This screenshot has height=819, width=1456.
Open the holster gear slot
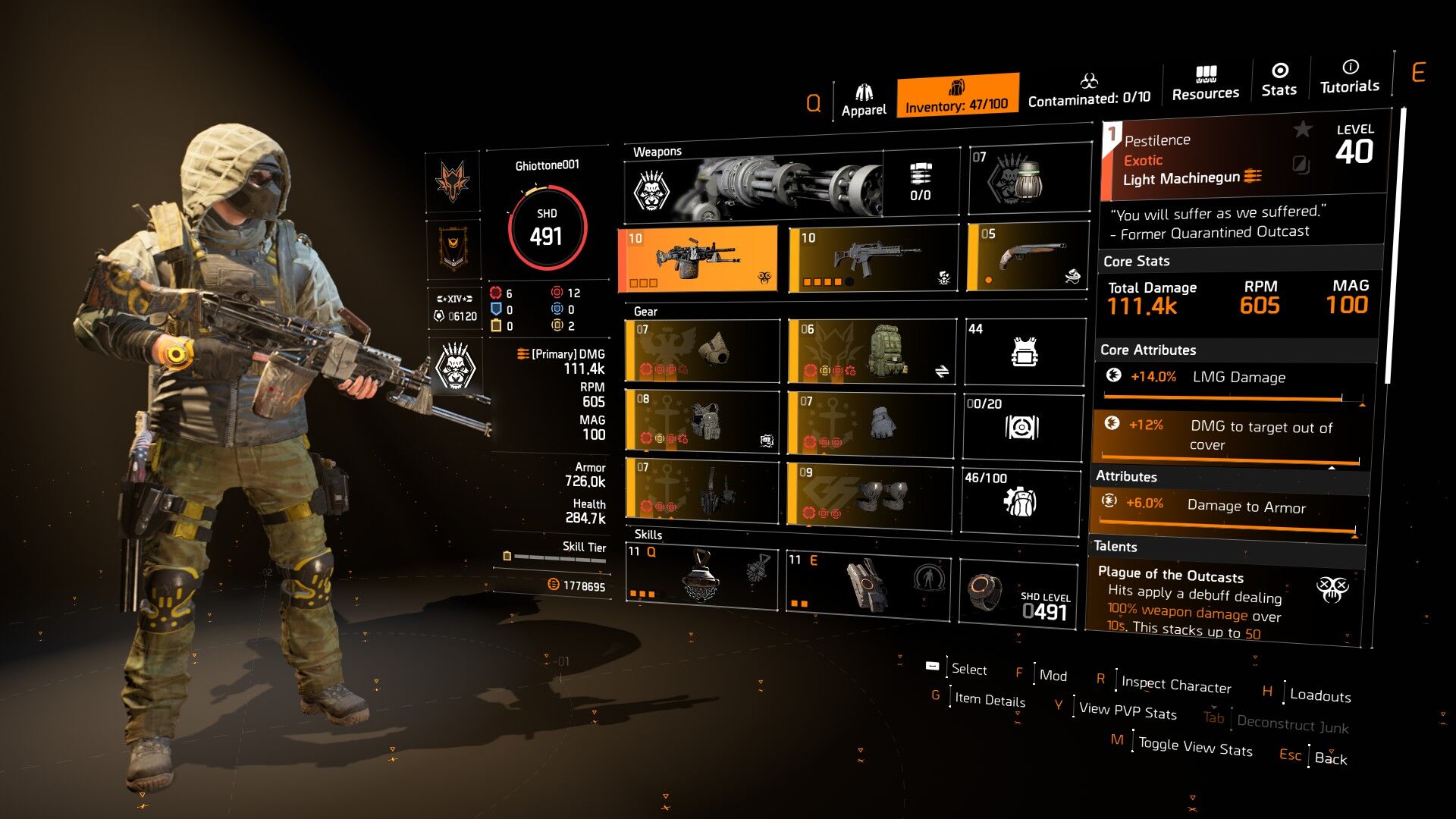coord(702,490)
